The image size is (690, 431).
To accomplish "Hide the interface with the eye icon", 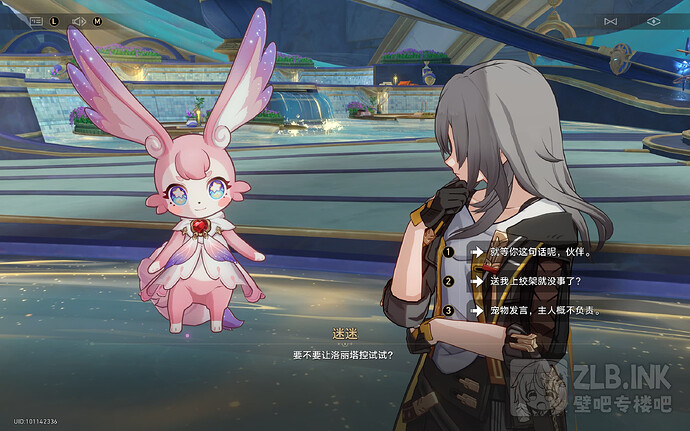I will click(654, 21).
